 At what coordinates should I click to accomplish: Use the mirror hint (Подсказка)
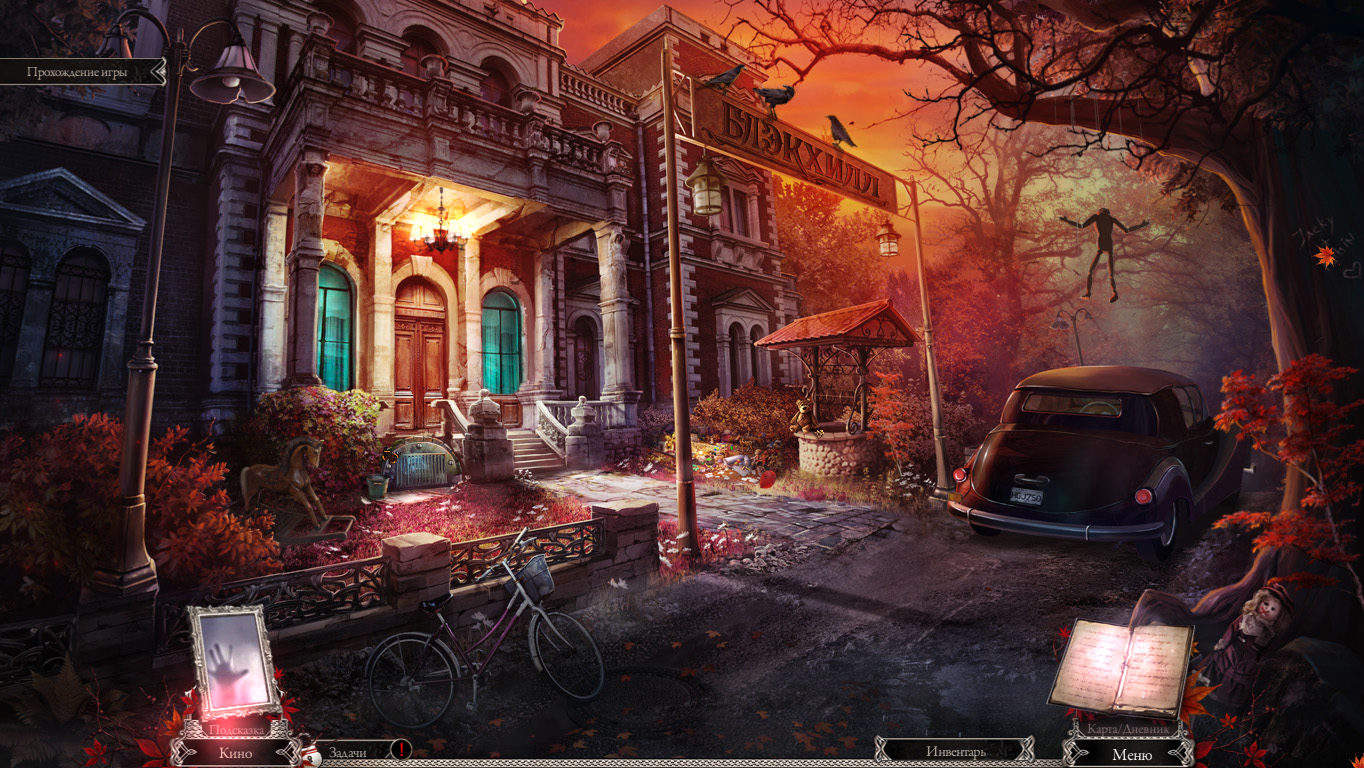tap(235, 663)
